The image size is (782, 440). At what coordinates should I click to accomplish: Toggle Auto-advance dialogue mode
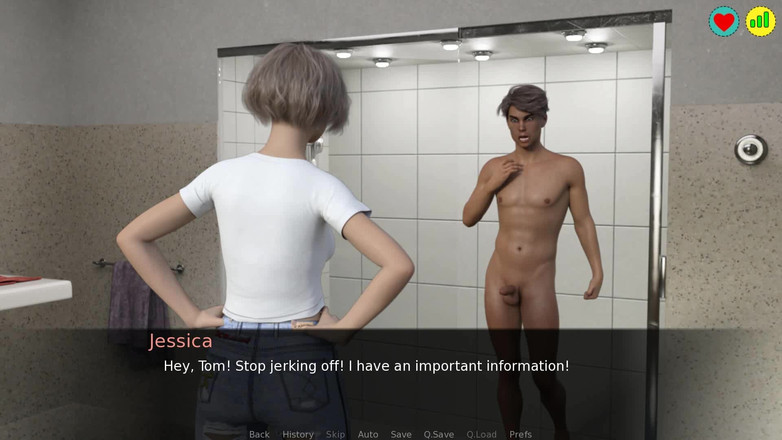368,434
